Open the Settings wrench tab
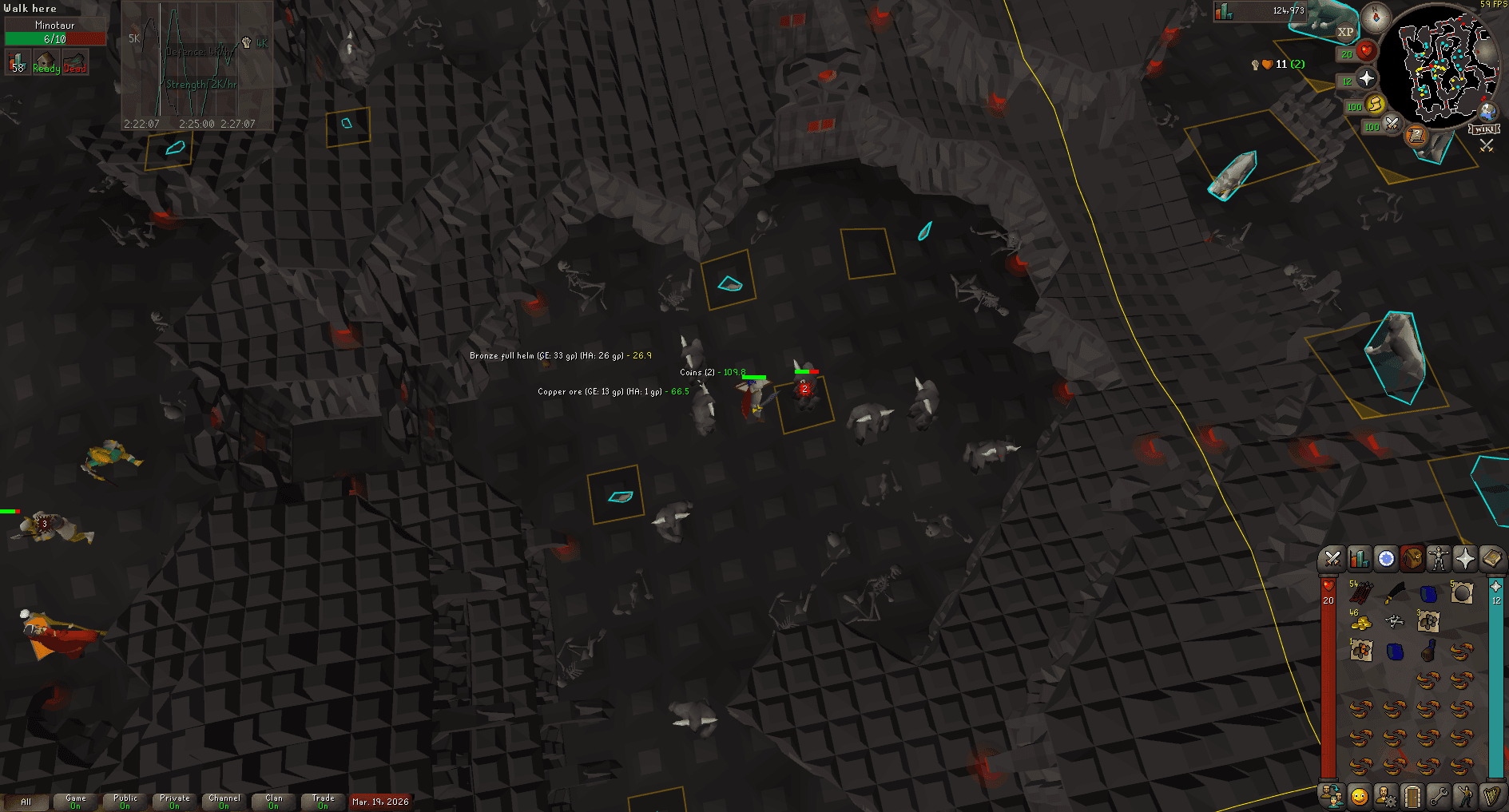This screenshot has height=812, width=1509. [x=1438, y=796]
